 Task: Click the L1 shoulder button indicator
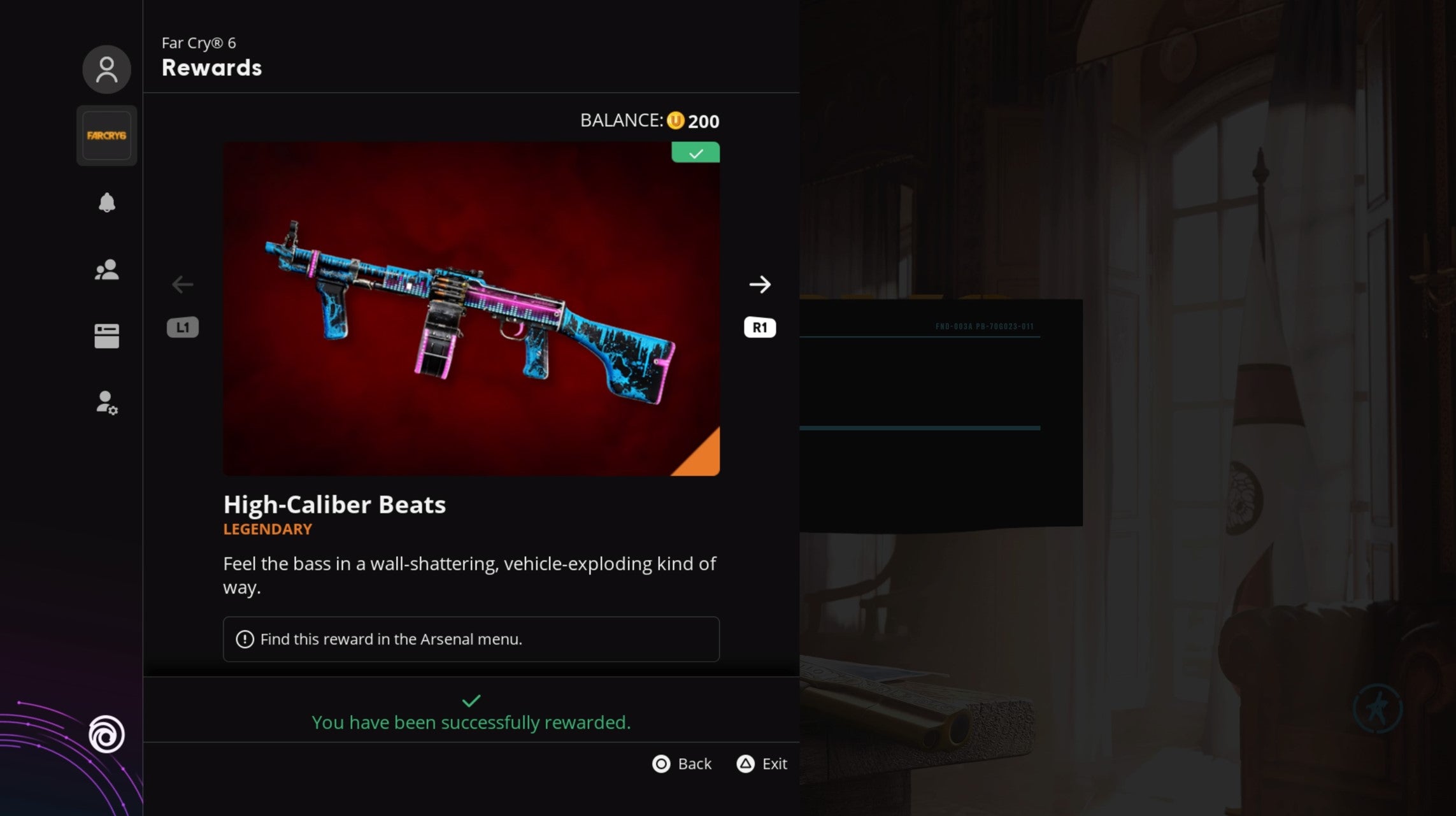(x=183, y=327)
